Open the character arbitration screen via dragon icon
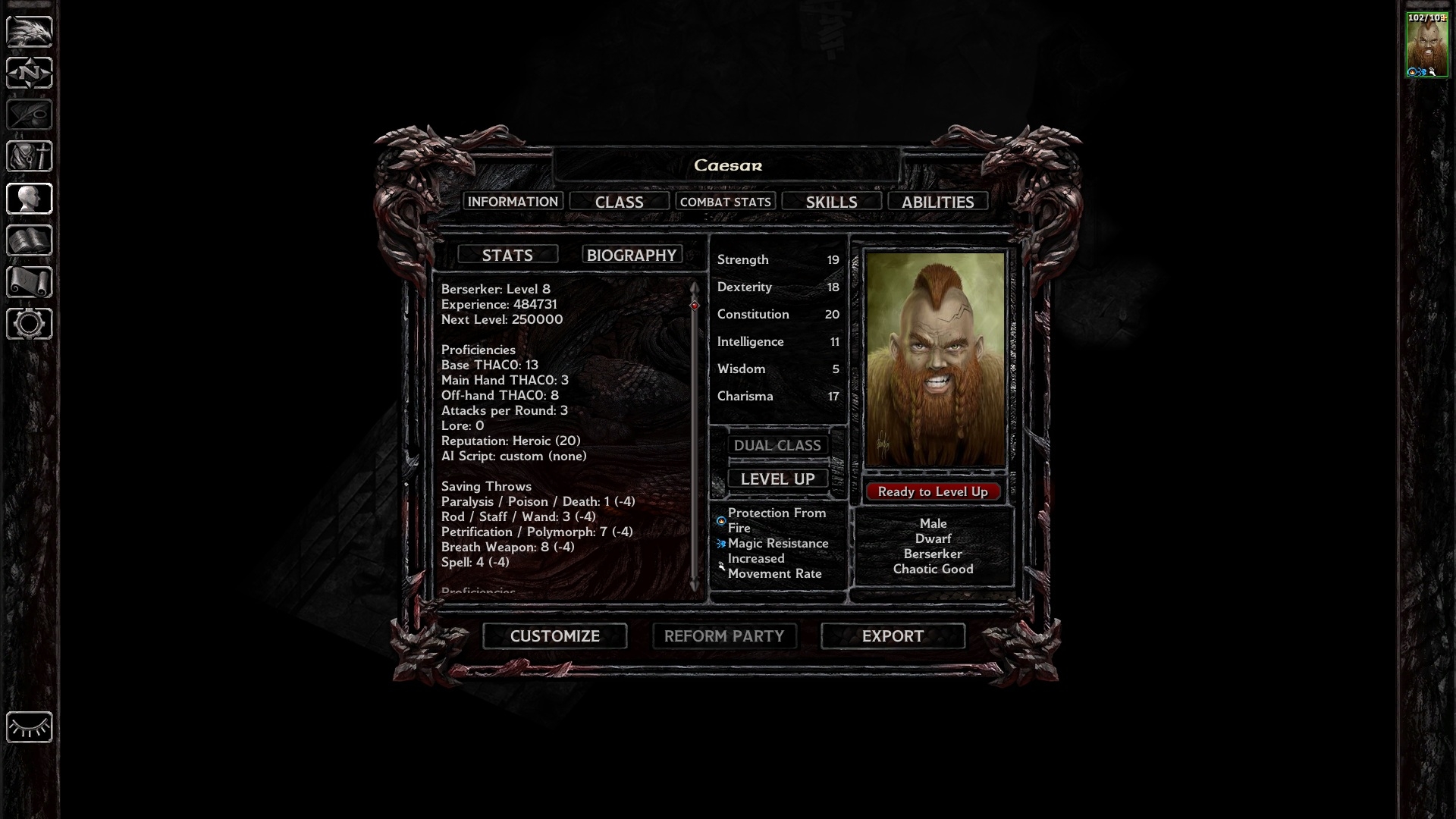The image size is (1456, 819). click(29, 30)
